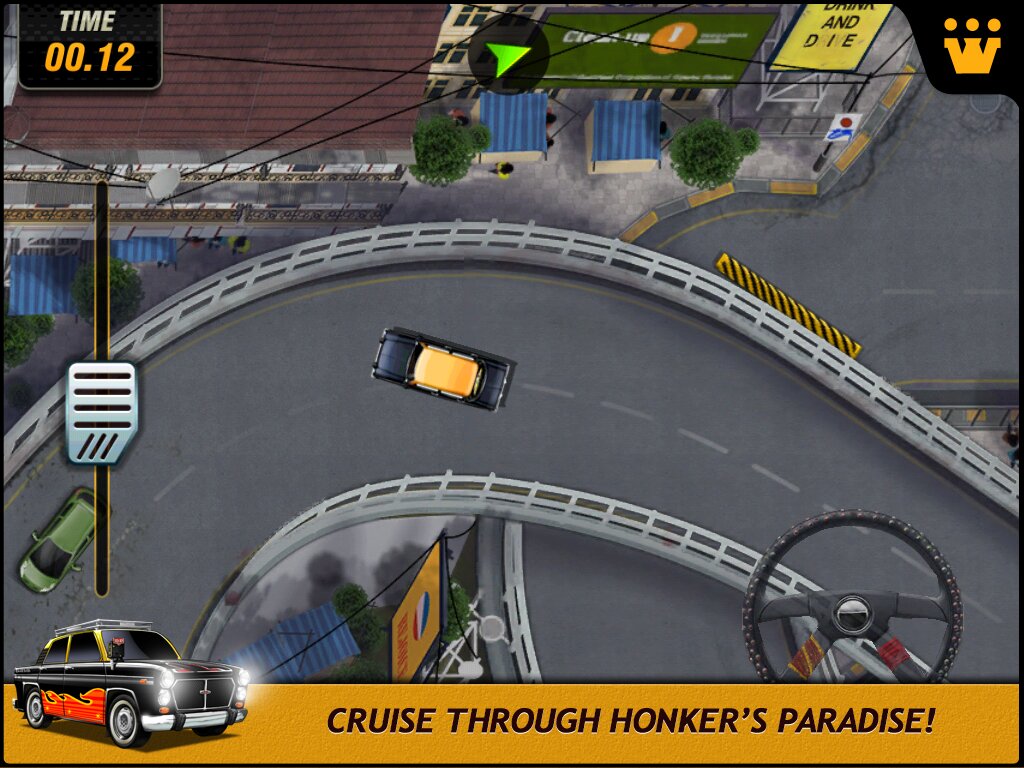This screenshot has height=768, width=1024.
Task: Click the gas pedal on the throttle slider
Action: coord(102,412)
